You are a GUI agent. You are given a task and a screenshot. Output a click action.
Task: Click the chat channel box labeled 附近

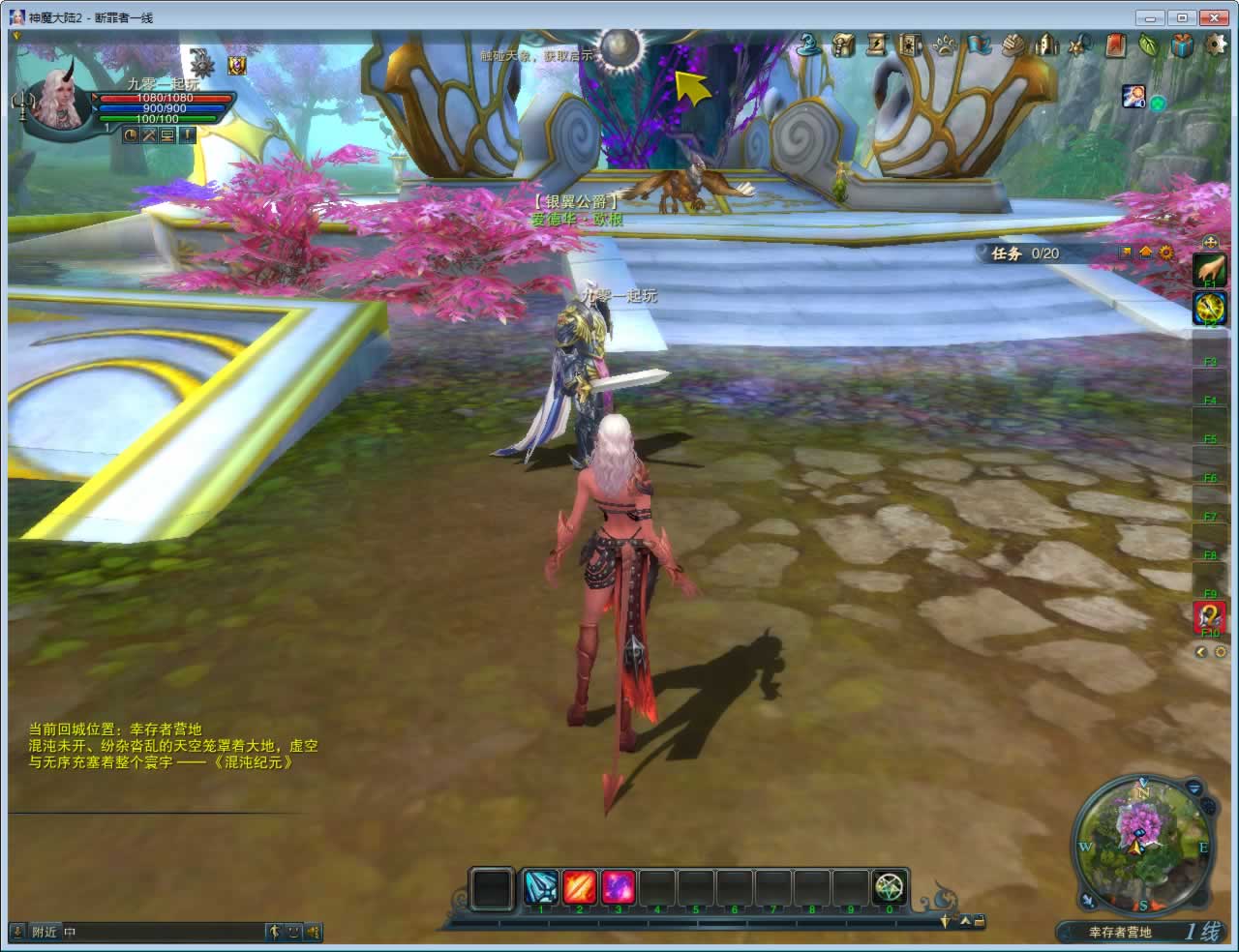(45, 932)
